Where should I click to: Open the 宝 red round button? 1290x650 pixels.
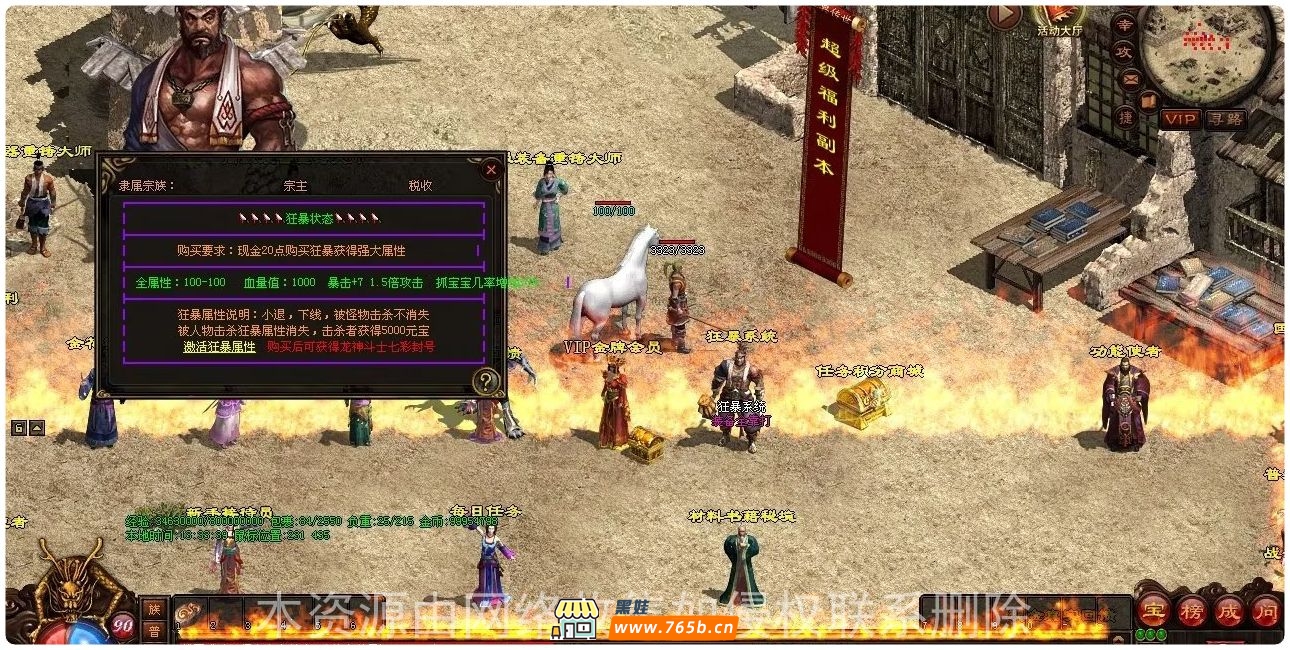click(x=1155, y=609)
